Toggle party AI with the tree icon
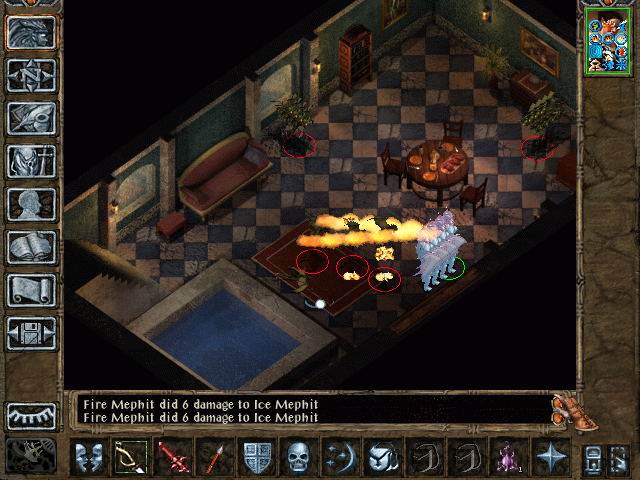The height and width of the screenshot is (480, 640). 31,456
